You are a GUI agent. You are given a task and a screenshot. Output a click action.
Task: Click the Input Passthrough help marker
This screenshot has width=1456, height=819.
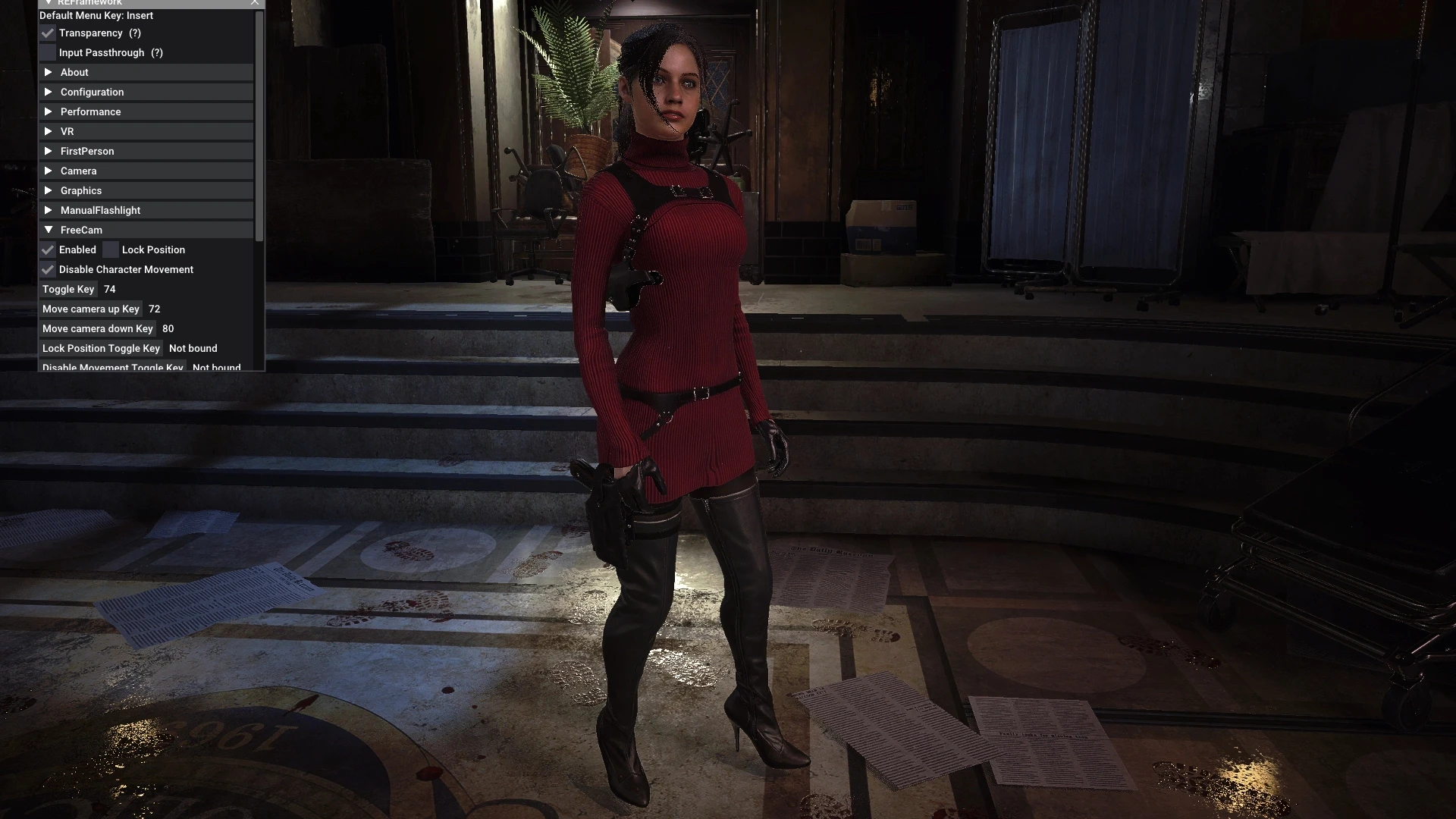(x=157, y=52)
